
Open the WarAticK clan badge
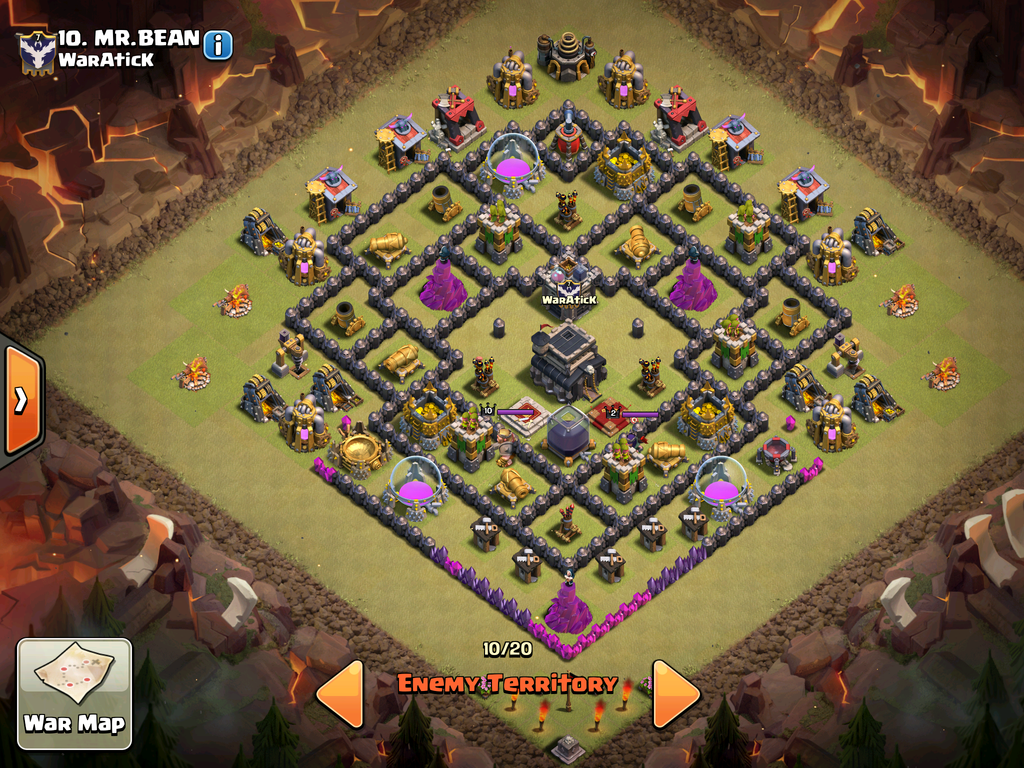coord(37,51)
